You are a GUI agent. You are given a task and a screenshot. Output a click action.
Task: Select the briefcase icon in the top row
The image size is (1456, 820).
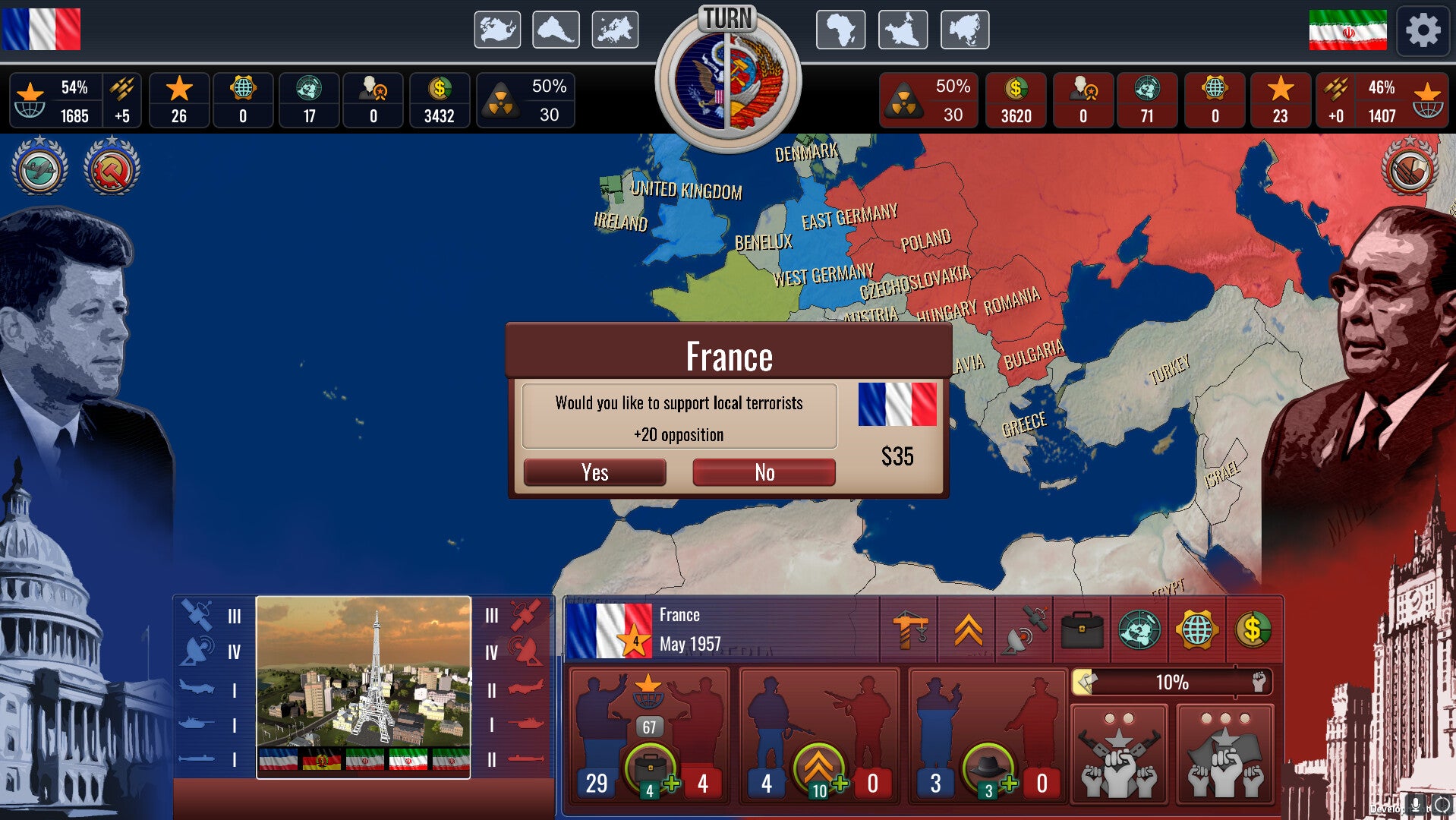[1082, 630]
